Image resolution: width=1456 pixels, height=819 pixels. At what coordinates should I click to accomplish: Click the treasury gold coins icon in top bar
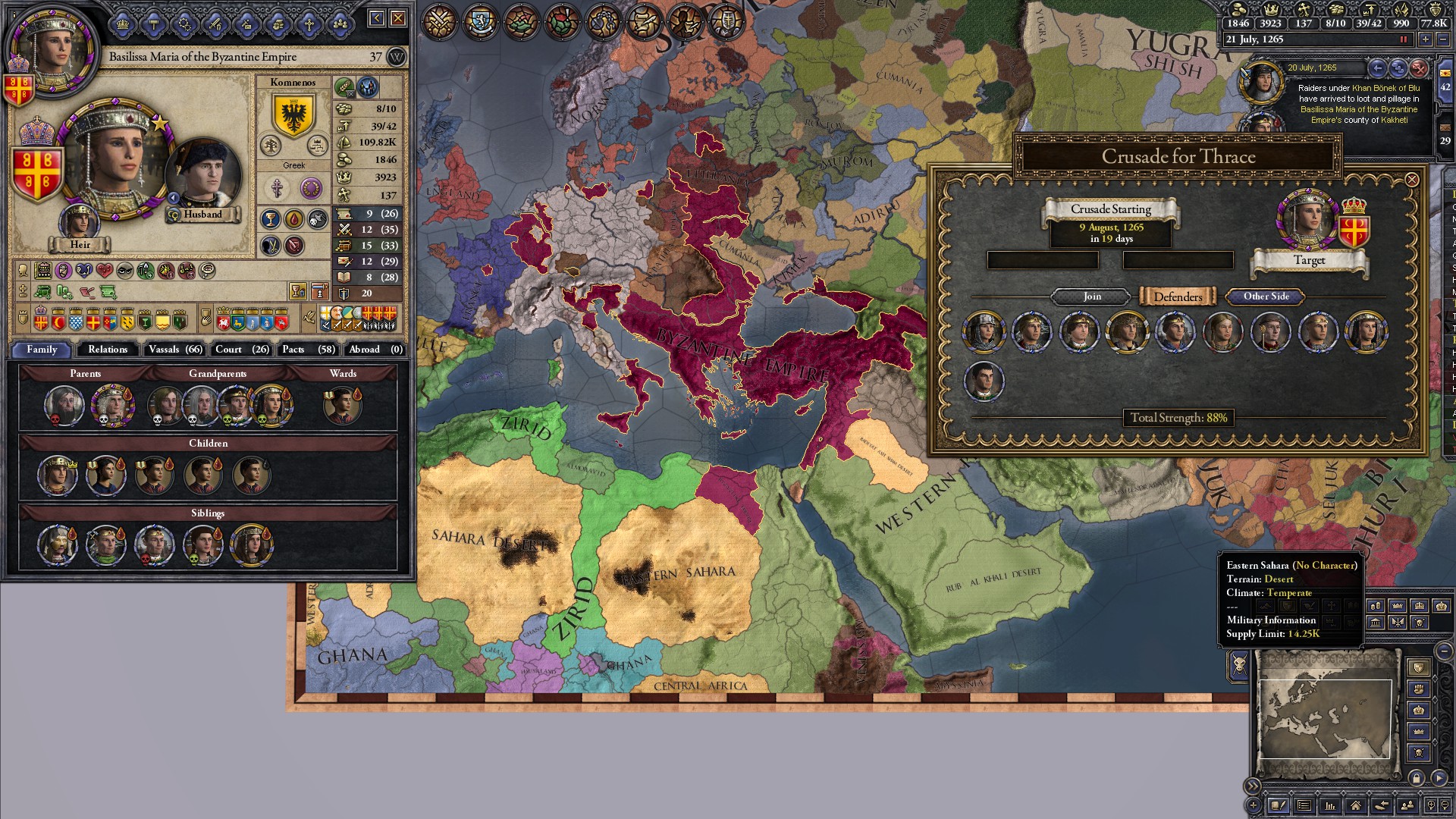pyautogui.click(x=1238, y=11)
